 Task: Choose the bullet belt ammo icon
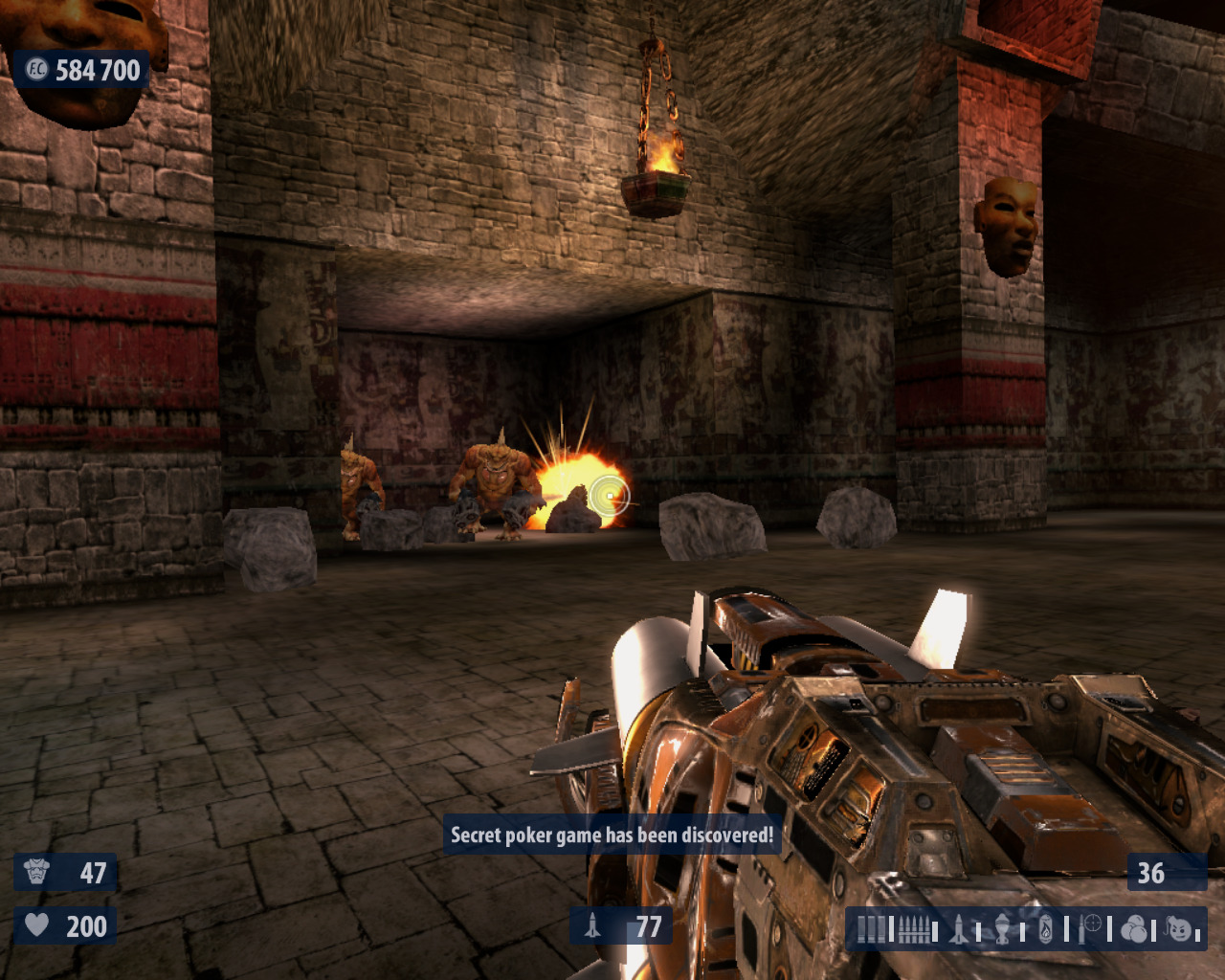tap(914, 928)
